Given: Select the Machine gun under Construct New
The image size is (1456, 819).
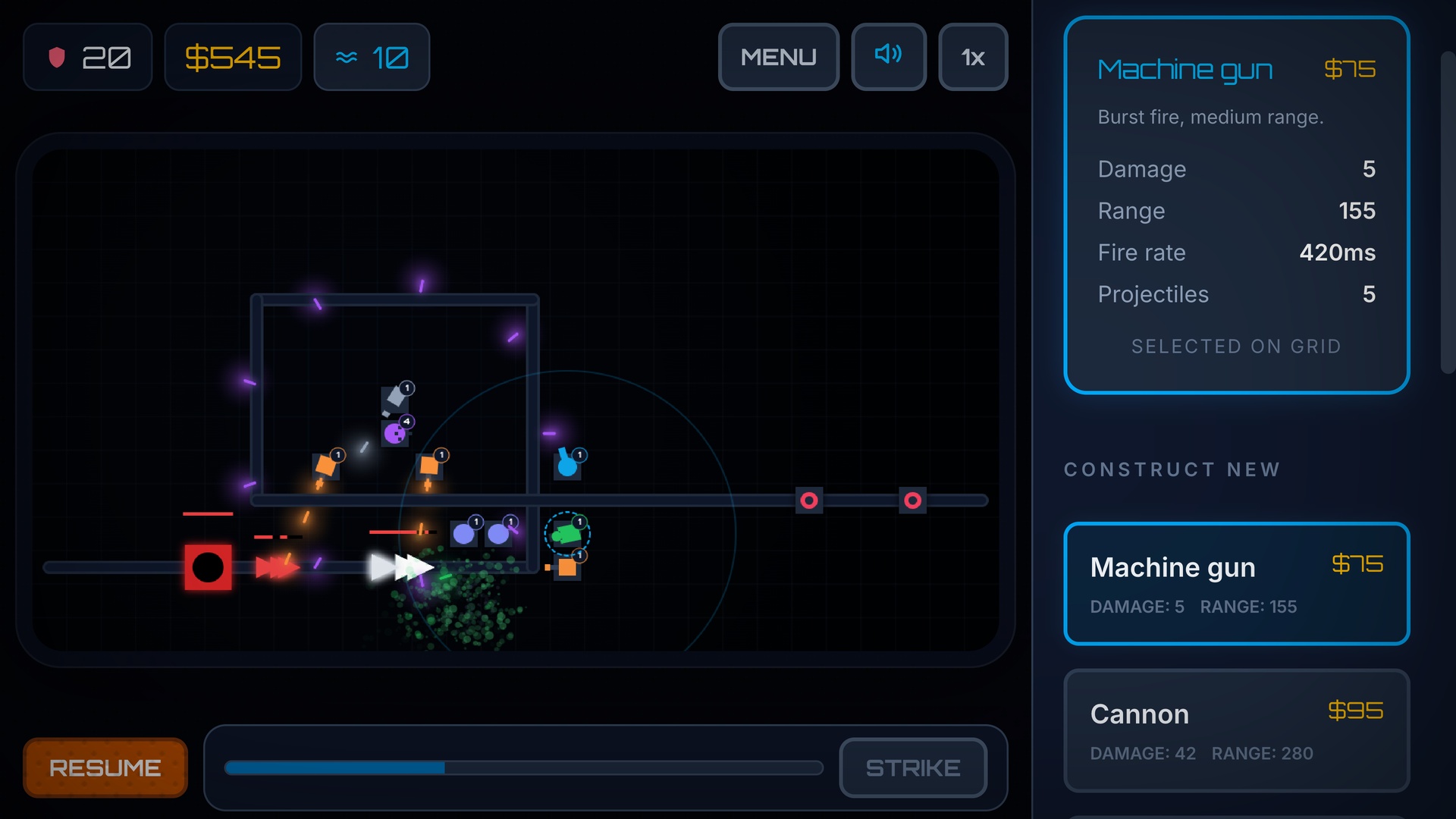Looking at the screenshot, I should point(1236,584).
